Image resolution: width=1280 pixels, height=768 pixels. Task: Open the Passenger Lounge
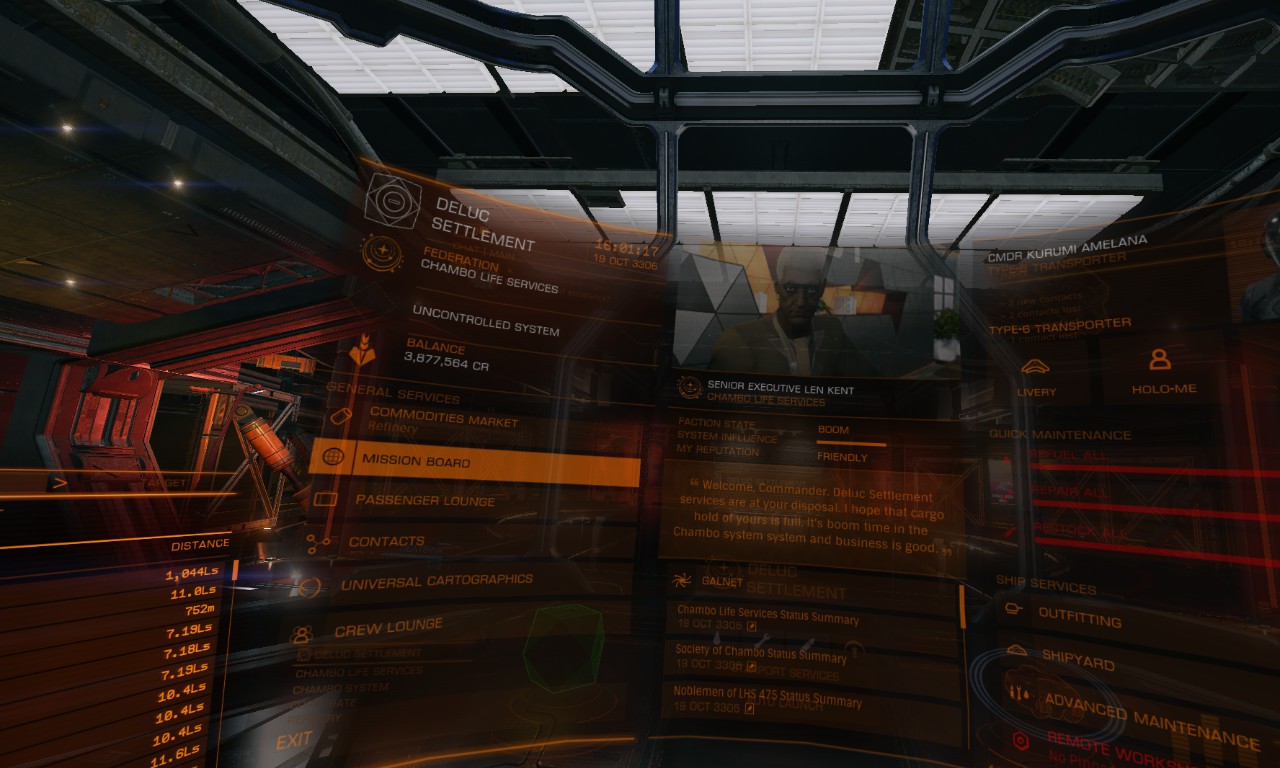click(x=425, y=500)
